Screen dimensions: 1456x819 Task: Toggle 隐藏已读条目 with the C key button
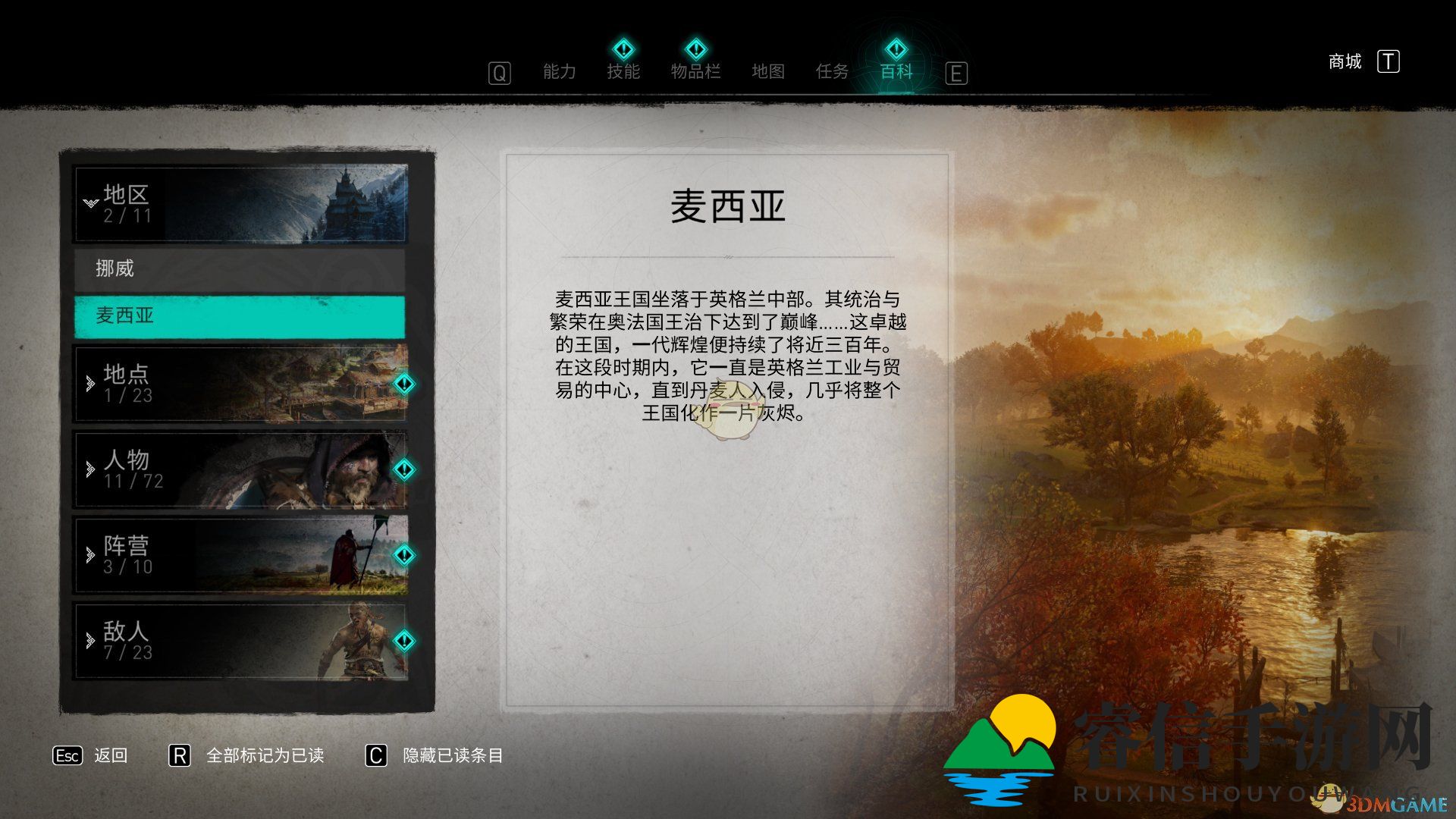tap(374, 755)
